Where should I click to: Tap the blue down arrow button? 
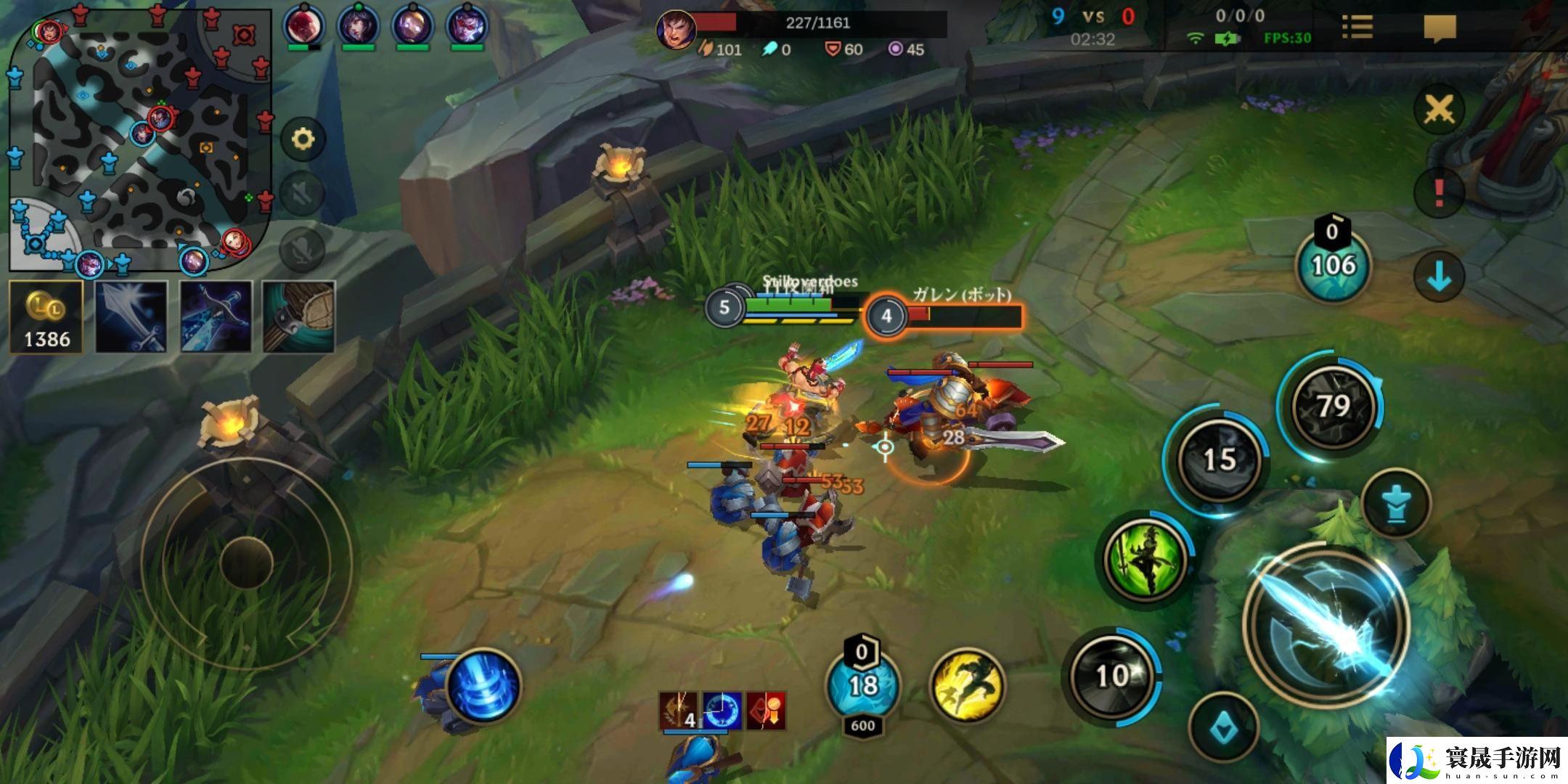coord(1439,277)
